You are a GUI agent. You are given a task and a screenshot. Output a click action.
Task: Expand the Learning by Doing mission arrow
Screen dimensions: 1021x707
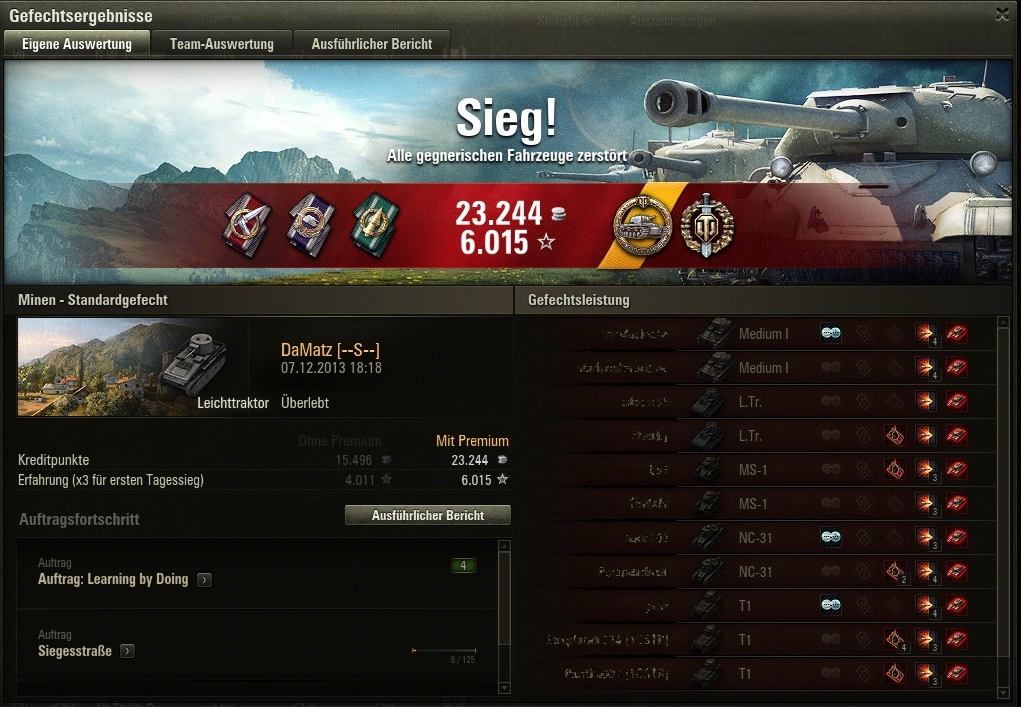pyautogui.click(x=204, y=580)
